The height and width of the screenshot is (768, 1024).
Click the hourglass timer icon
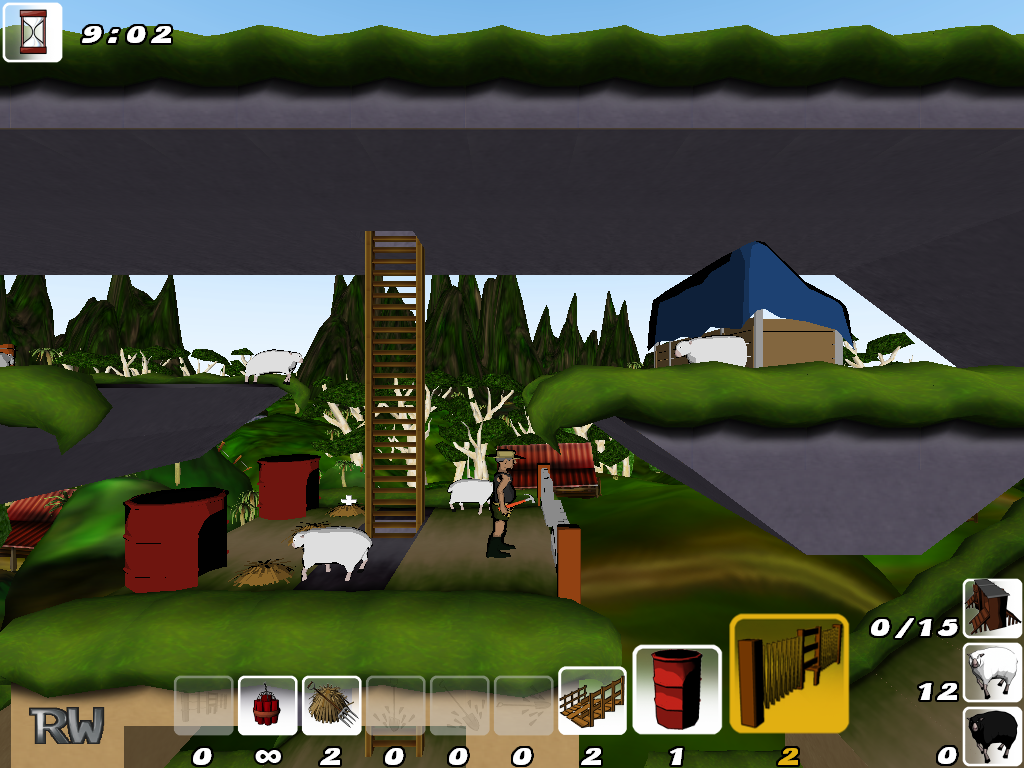click(x=33, y=32)
